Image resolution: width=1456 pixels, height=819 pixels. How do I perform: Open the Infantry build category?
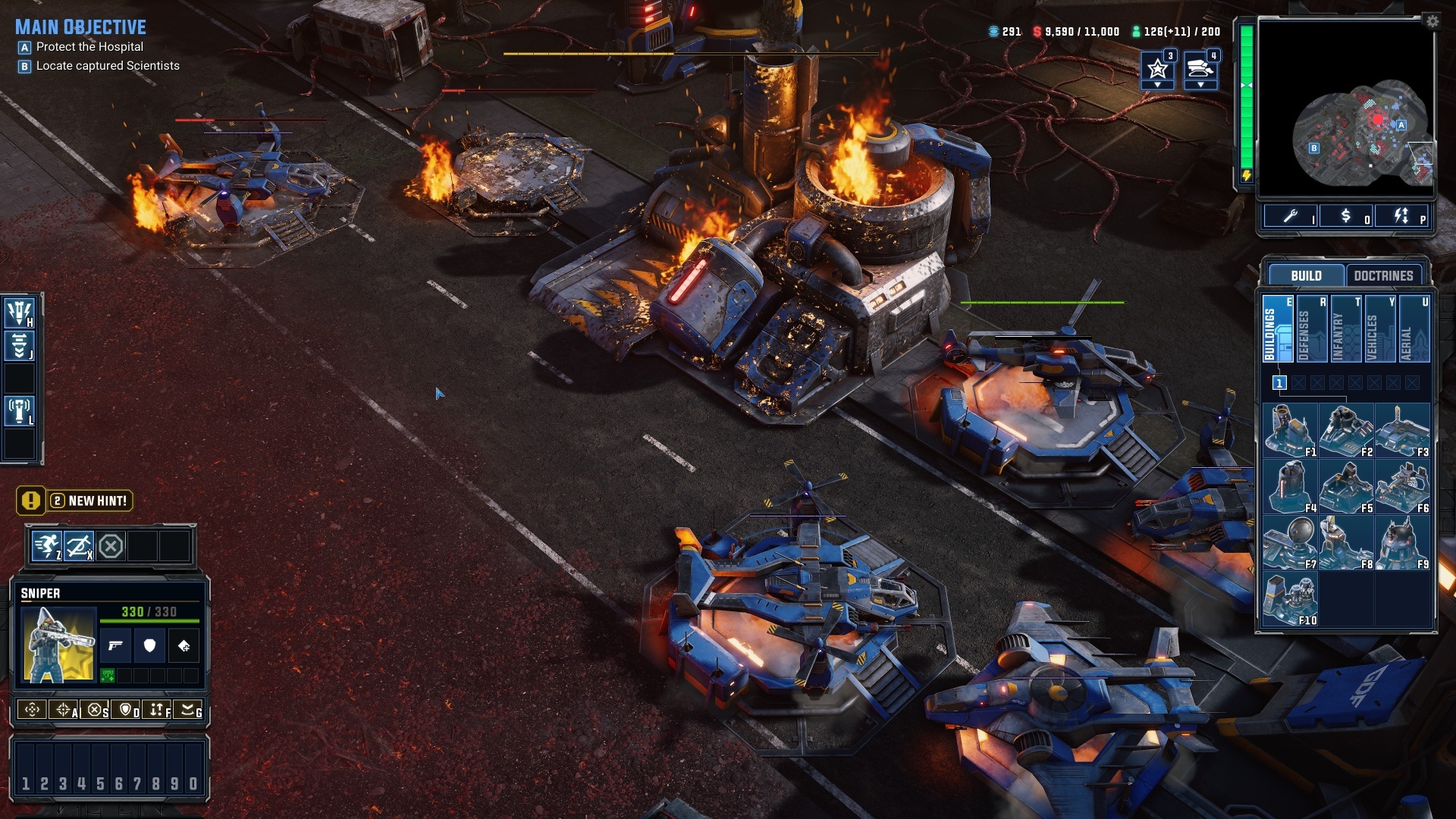pyautogui.click(x=1346, y=329)
